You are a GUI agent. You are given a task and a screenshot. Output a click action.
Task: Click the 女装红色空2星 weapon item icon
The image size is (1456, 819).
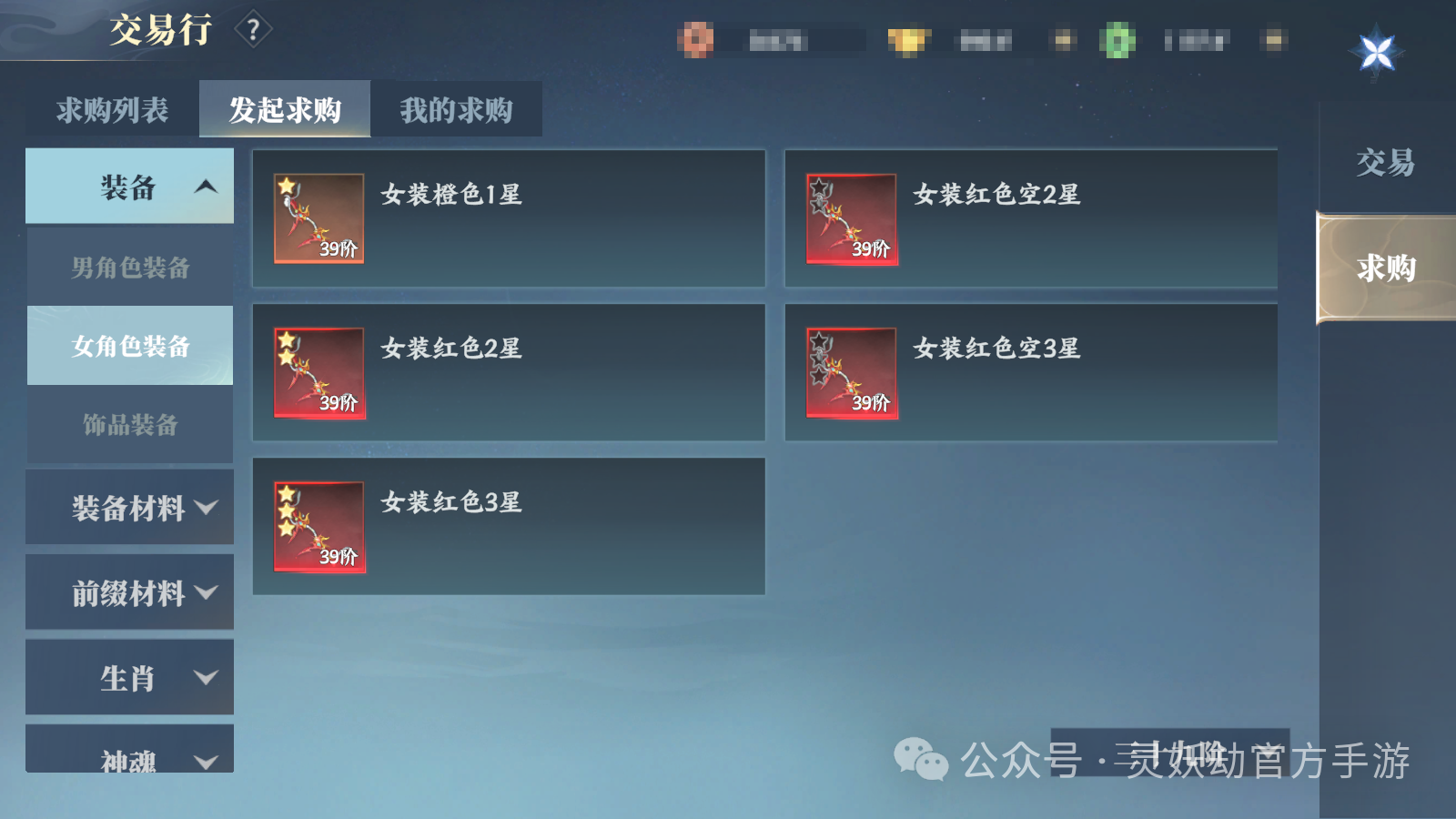[850, 219]
